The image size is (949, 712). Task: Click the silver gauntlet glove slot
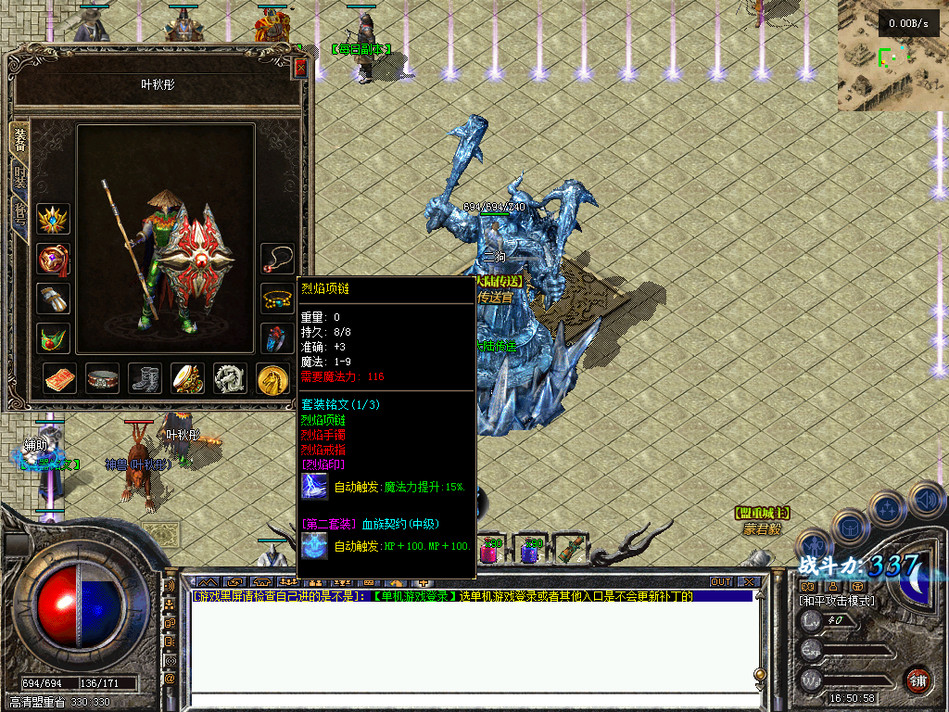[x=53, y=298]
